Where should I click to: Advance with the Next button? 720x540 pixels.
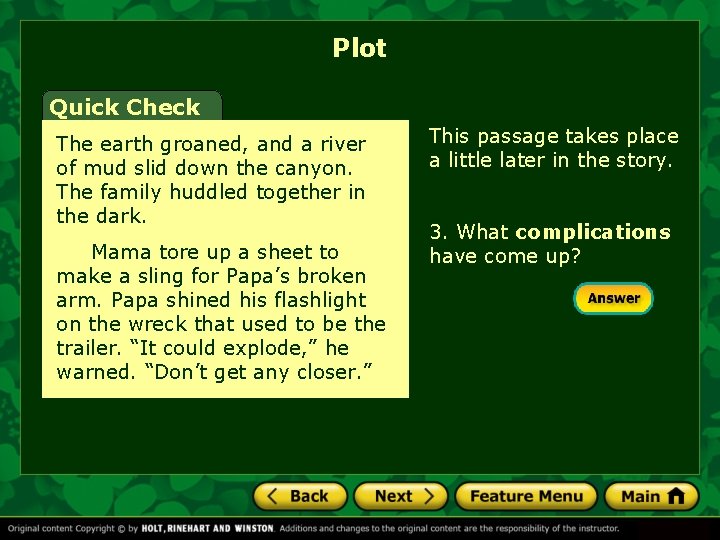(x=403, y=496)
